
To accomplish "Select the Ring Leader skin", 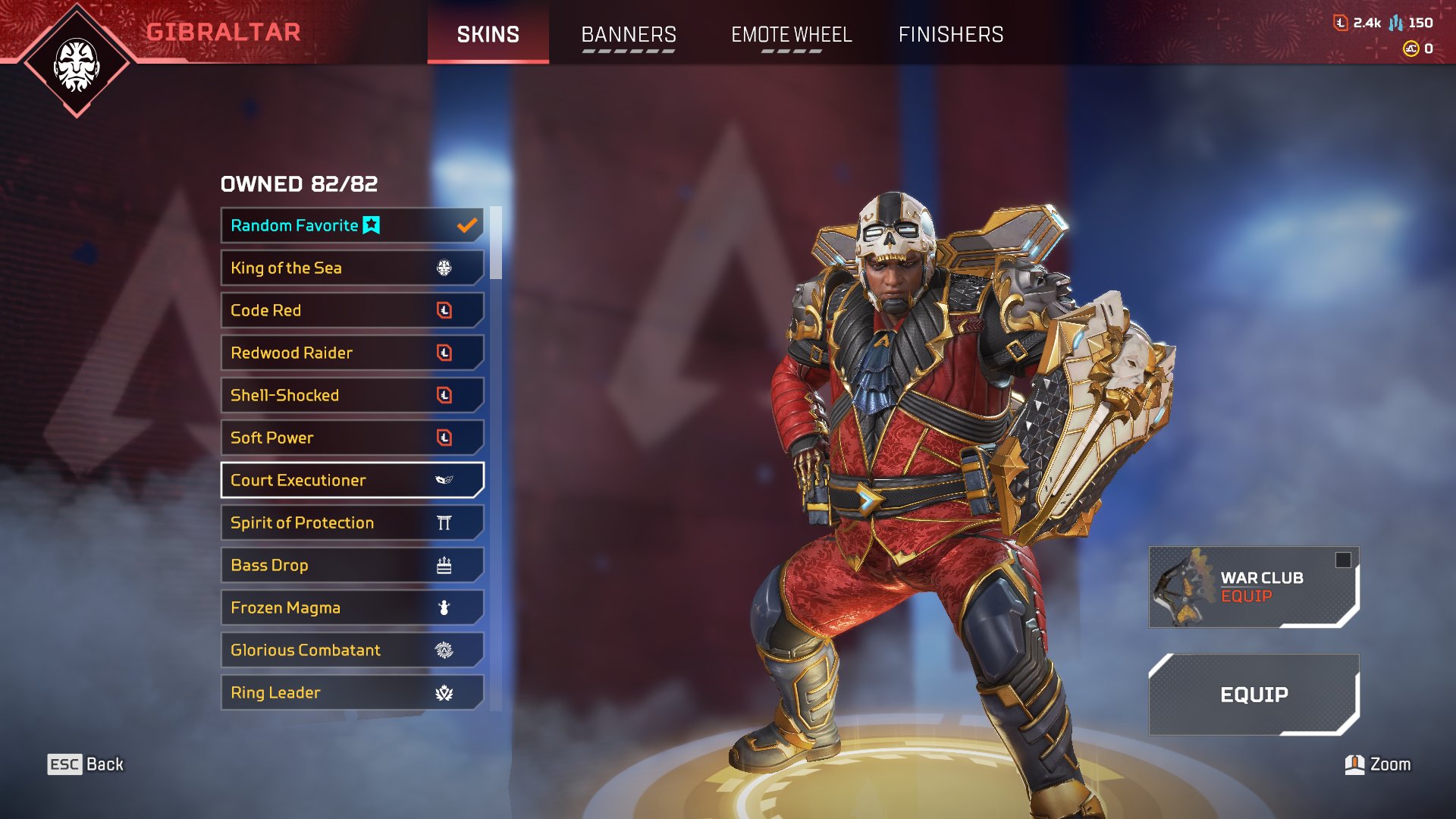I will (x=352, y=692).
